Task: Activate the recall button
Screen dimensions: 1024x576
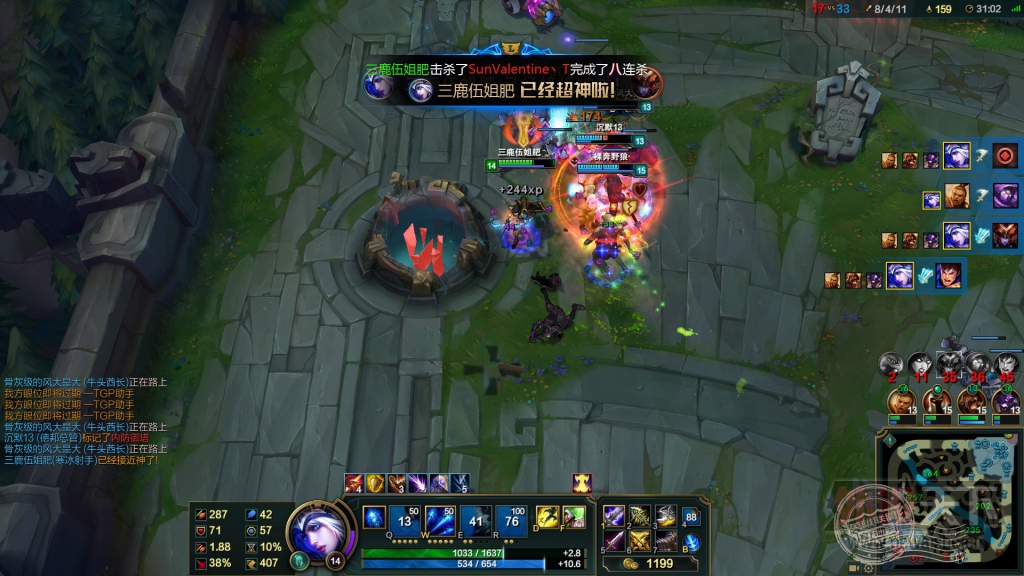Action: pyautogui.click(x=692, y=543)
